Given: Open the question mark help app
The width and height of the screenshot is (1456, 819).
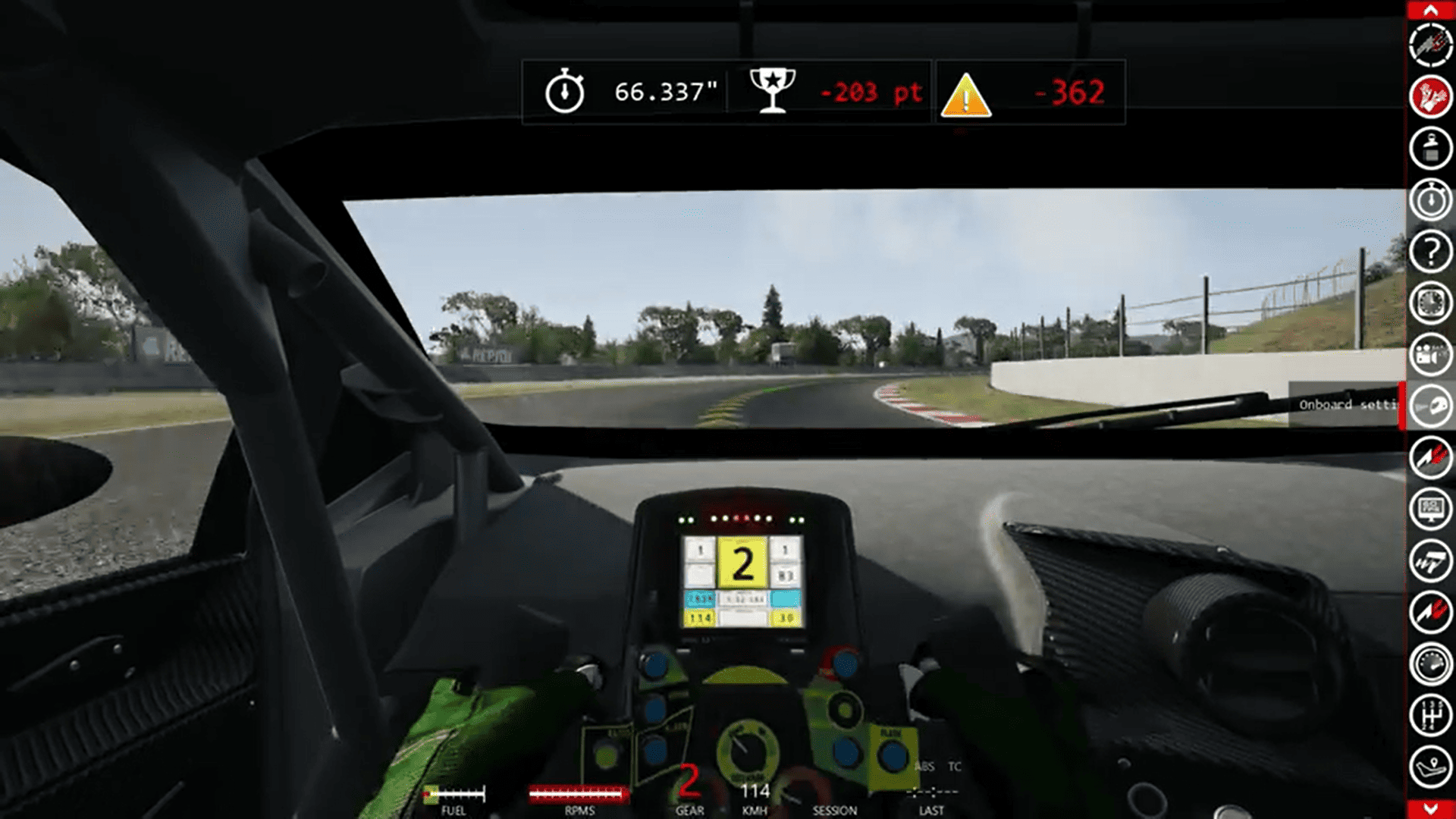Looking at the screenshot, I should [1430, 251].
